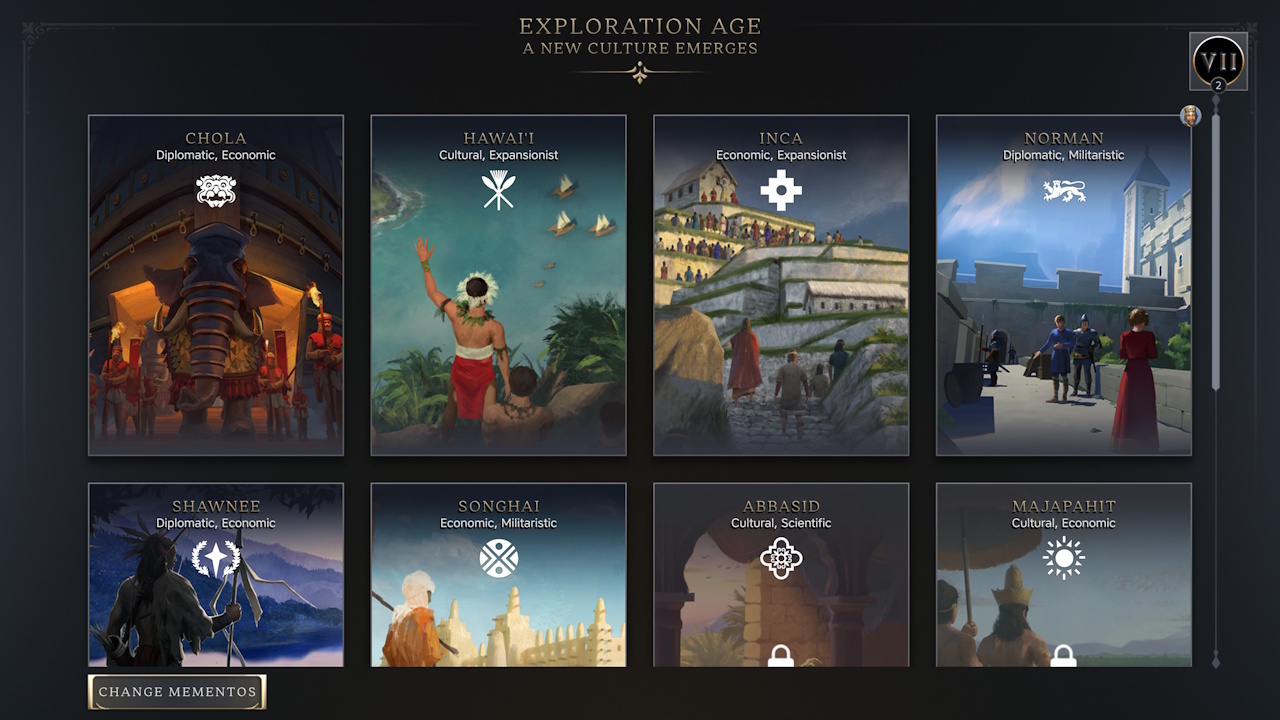Click the Inca chakana cross emblem
The image size is (1280, 720).
781,189
